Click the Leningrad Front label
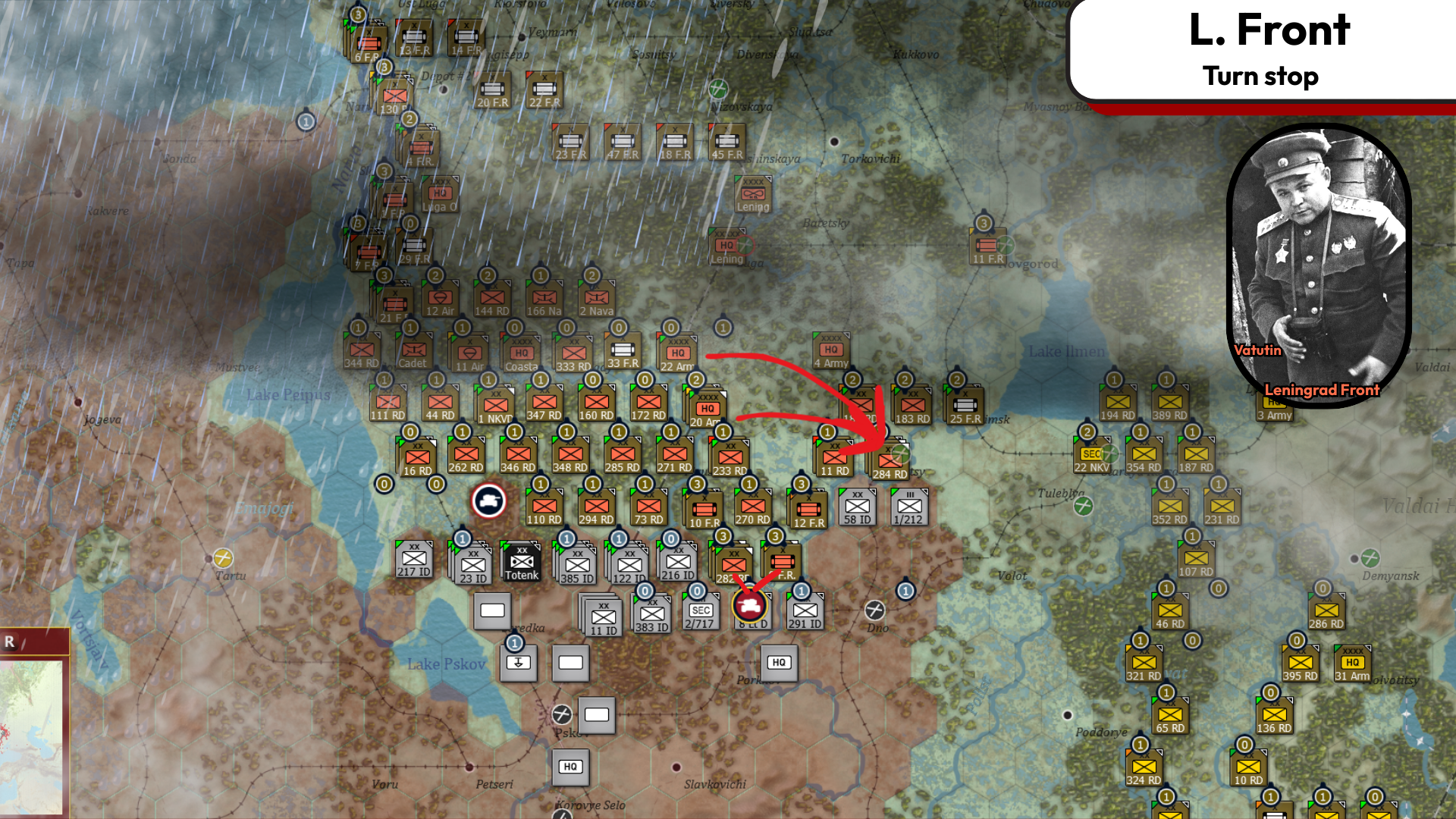The height and width of the screenshot is (819, 1456). click(x=1321, y=391)
